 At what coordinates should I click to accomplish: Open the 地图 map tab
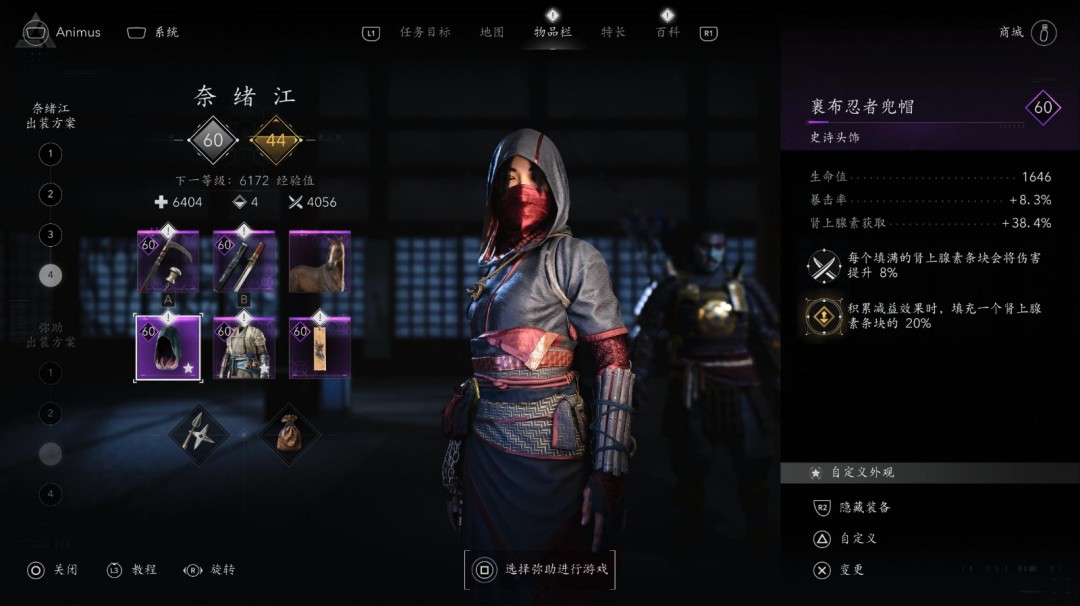pos(492,32)
